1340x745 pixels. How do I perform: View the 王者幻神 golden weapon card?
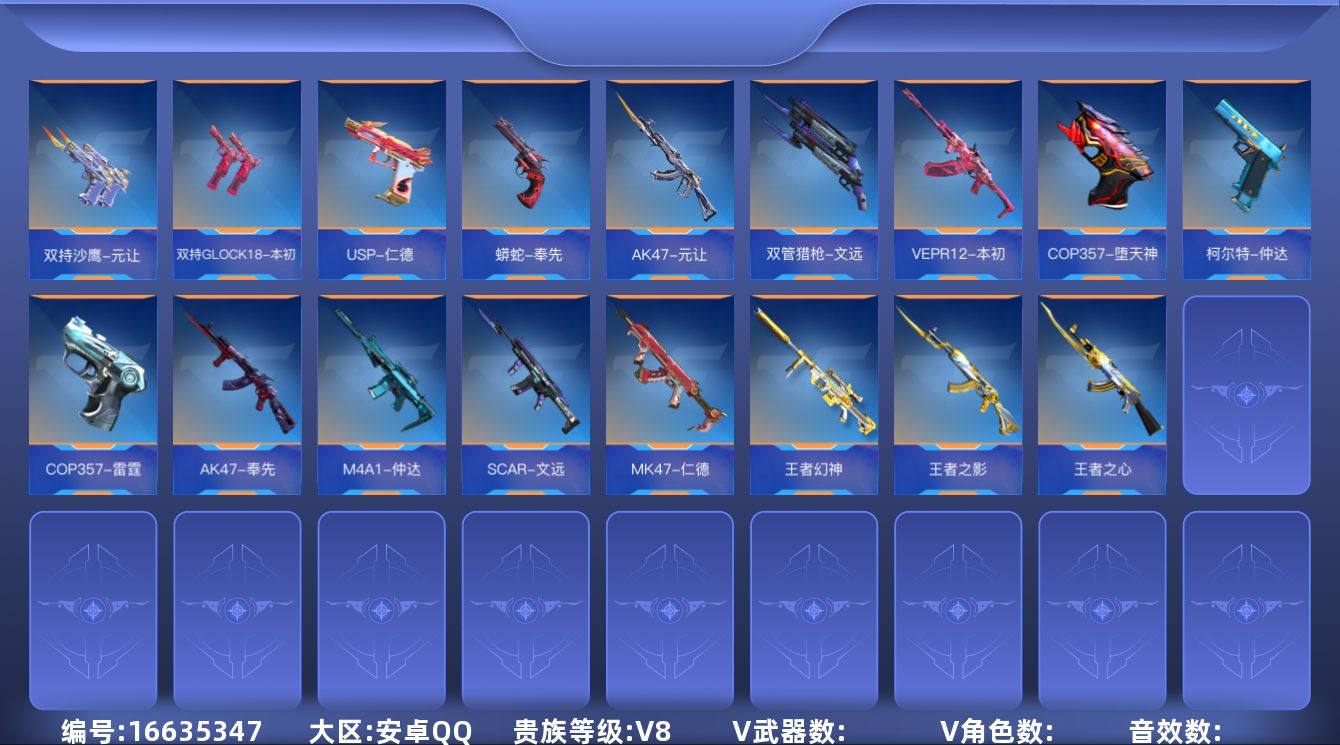(814, 390)
